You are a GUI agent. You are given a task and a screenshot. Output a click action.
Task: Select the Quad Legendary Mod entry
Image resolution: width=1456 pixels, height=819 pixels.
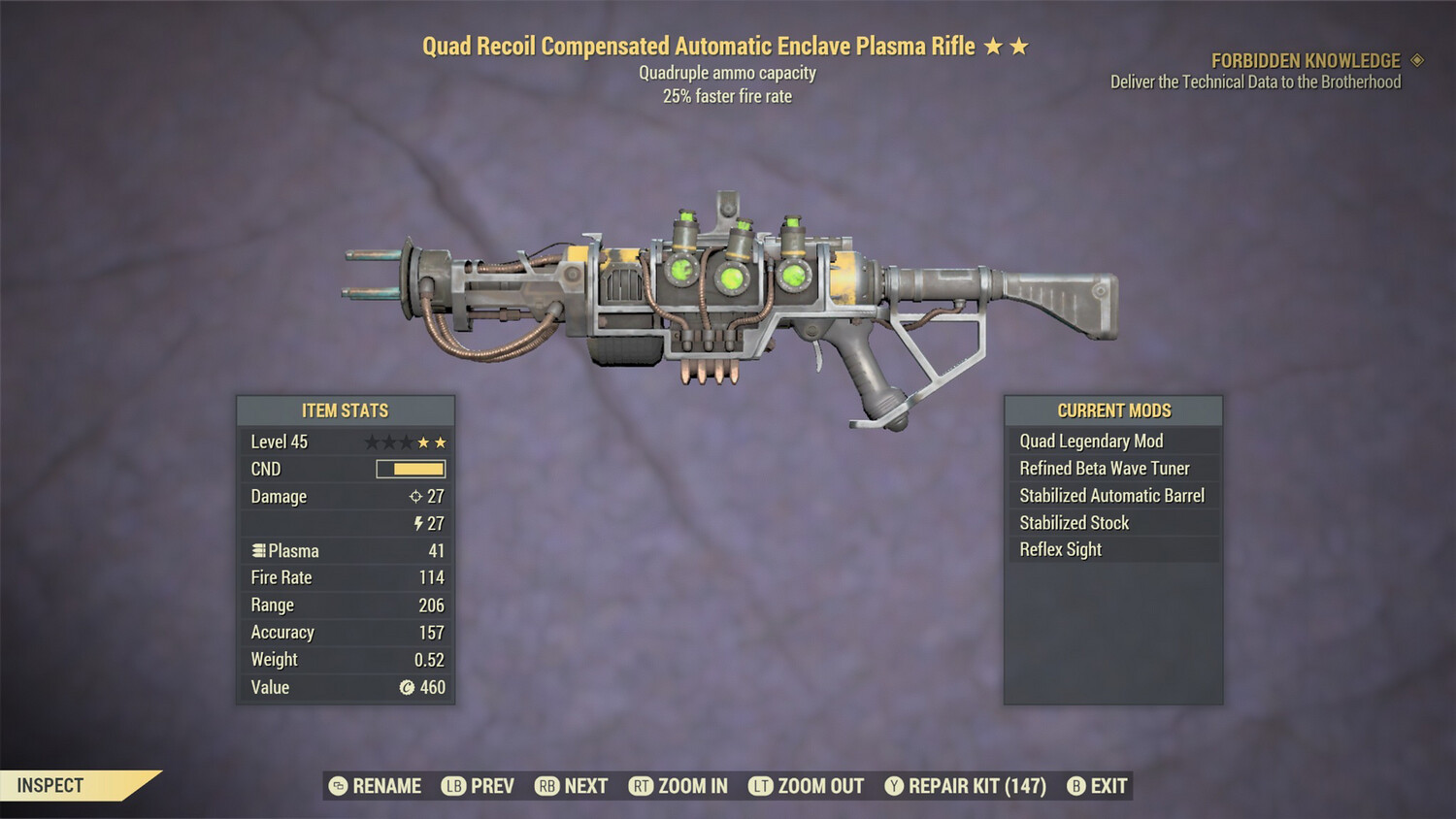click(x=1090, y=441)
